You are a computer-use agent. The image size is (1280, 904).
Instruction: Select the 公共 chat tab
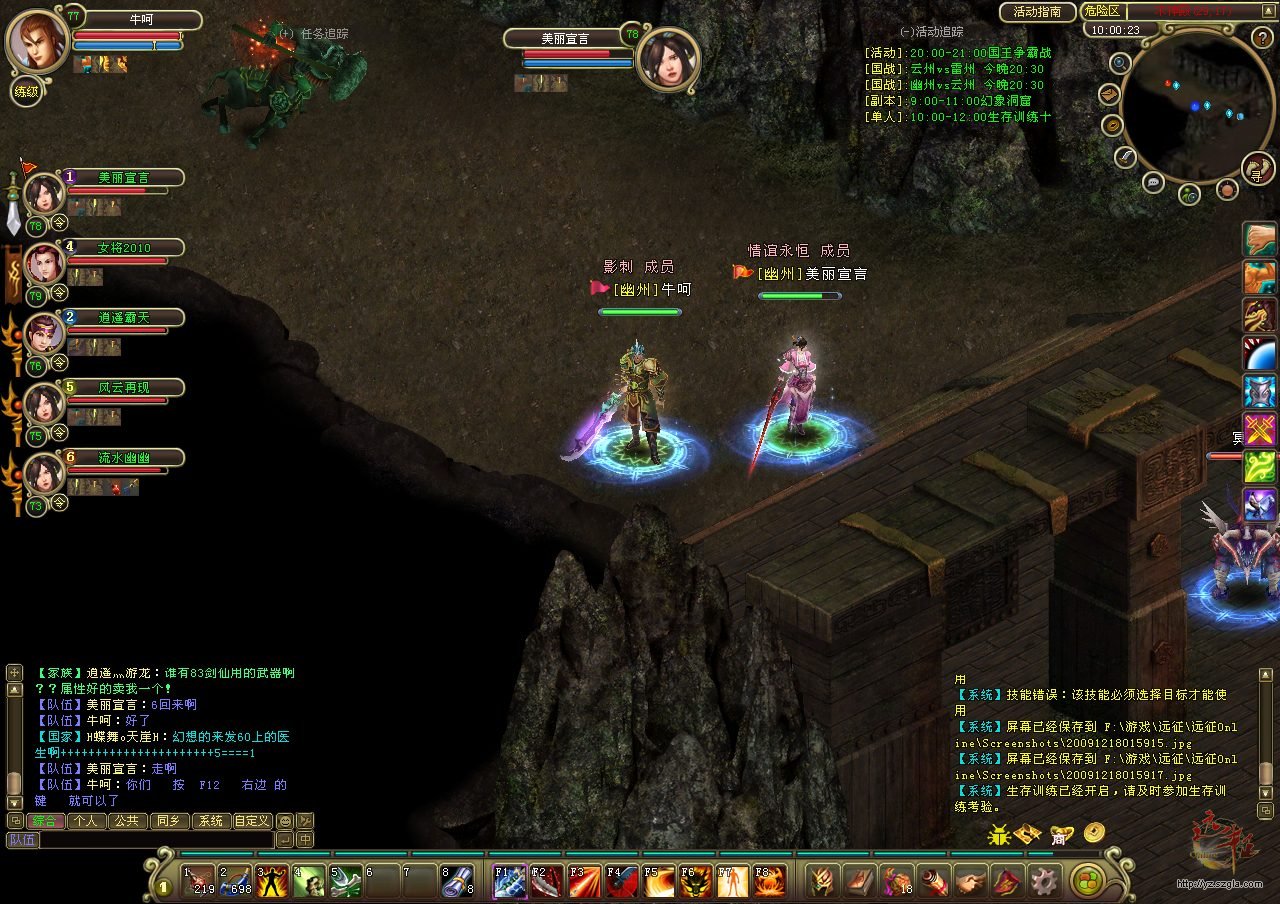click(x=127, y=821)
